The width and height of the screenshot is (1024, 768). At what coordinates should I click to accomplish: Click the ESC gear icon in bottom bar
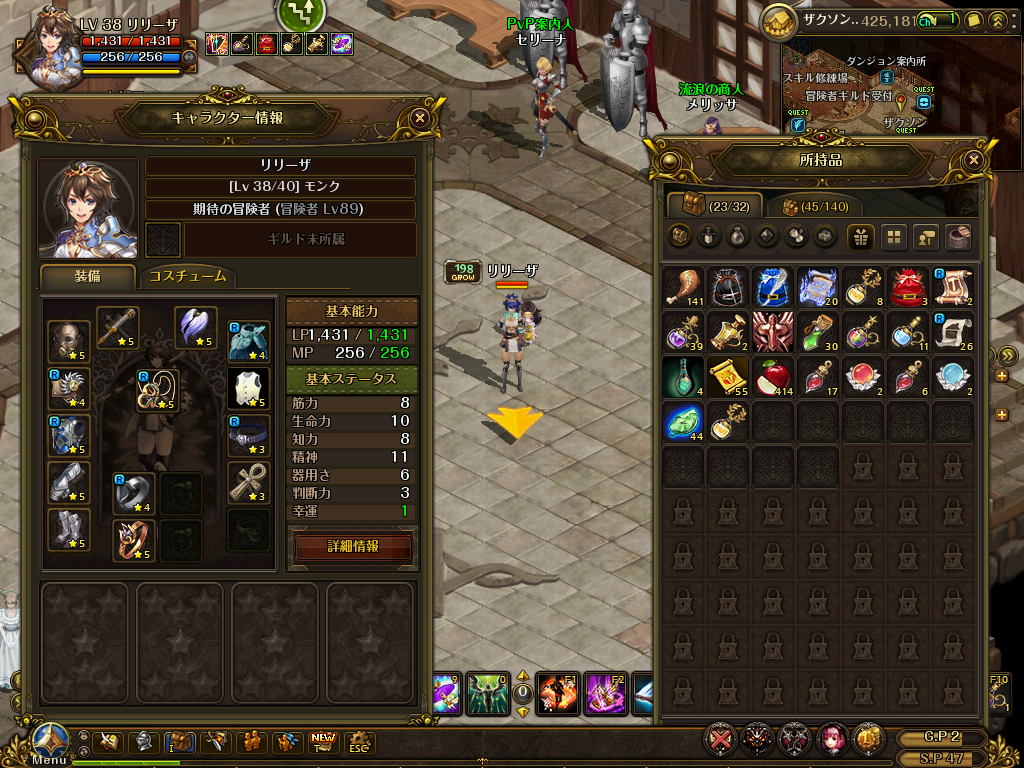coord(359,743)
